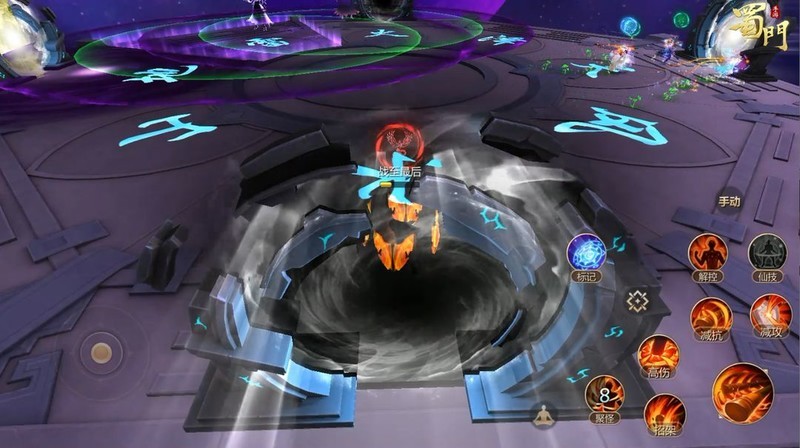
Task: Toggle the 手动 manual combat mode
Action: tap(729, 202)
